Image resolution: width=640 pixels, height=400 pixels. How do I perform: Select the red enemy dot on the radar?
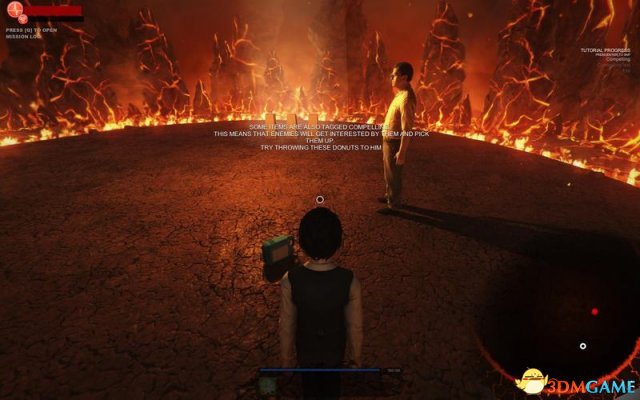click(x=595, y=312)
